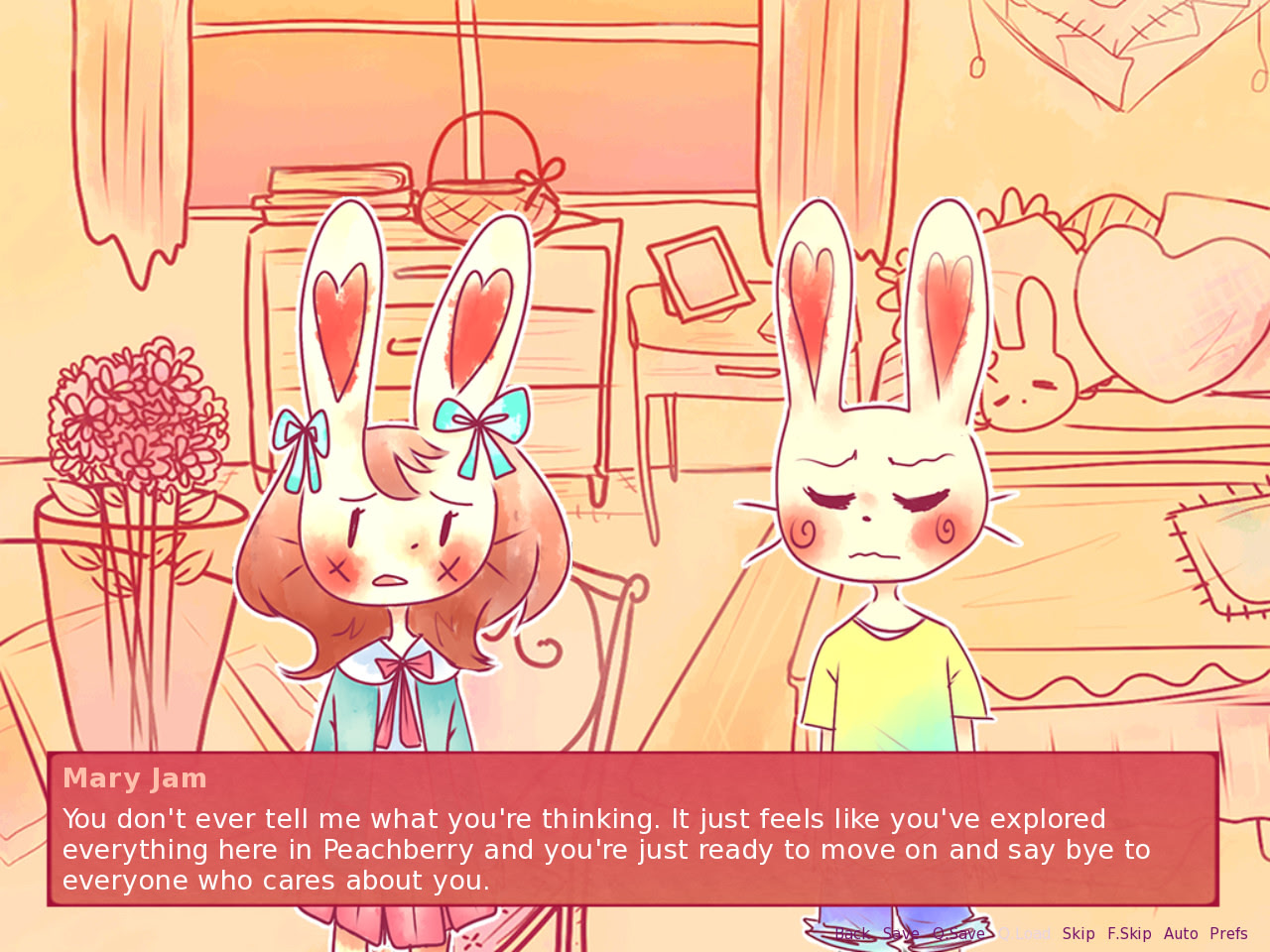The height and width of the screenshot is (952, 1270).
Task: Toggle Auto text advance
Action: (1181, 933)
